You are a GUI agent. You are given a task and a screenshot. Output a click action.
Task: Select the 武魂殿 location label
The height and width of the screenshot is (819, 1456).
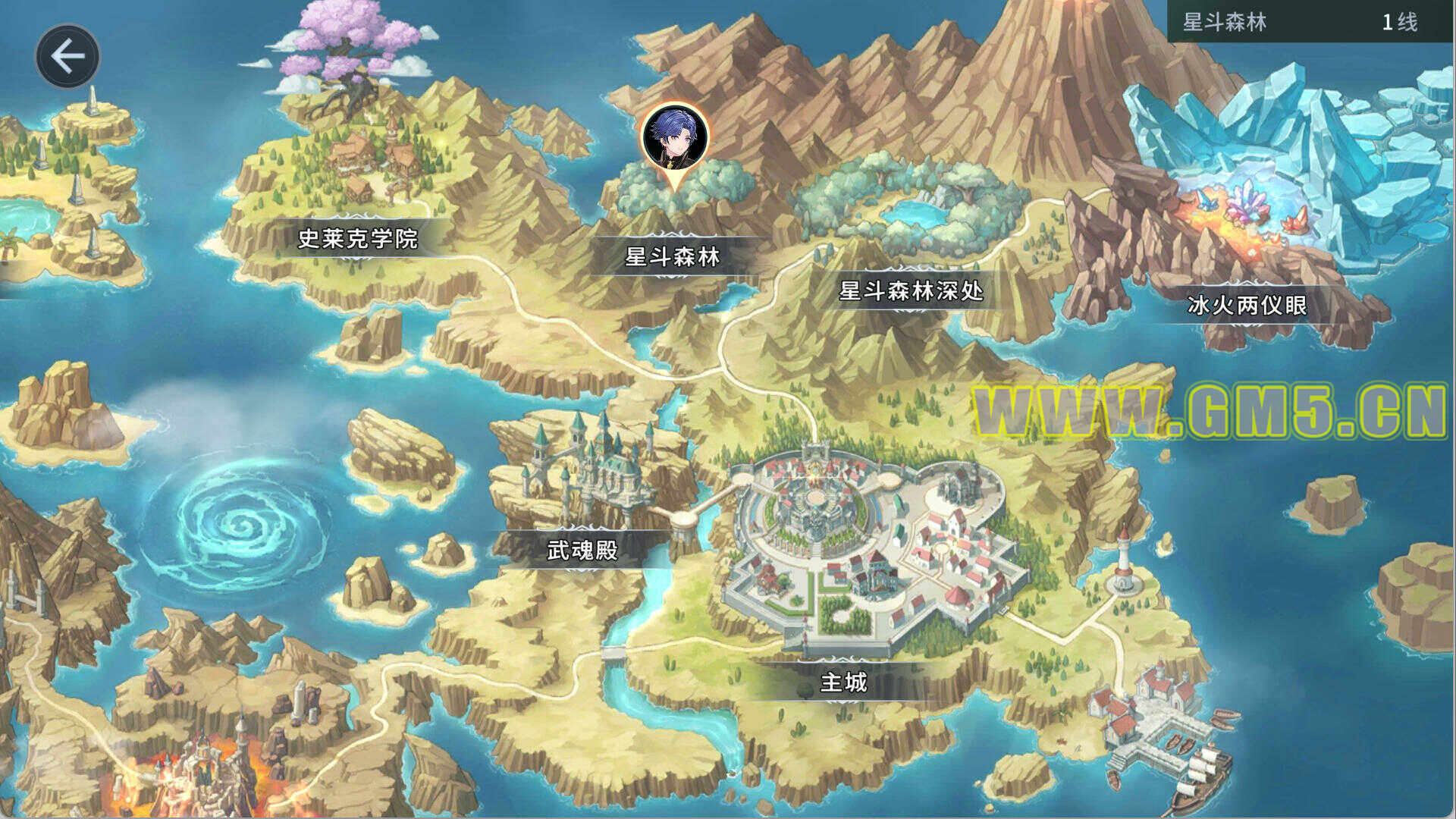pos(582,550)
